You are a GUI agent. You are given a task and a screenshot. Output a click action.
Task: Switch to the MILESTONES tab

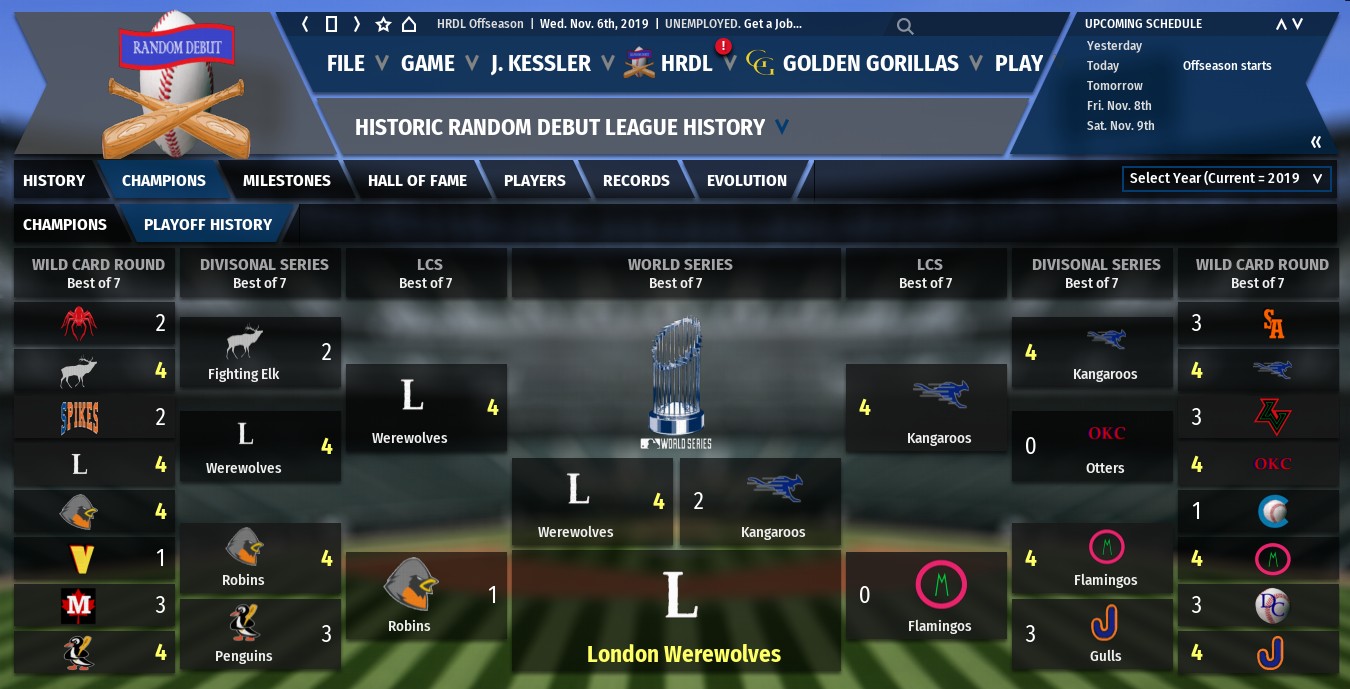(286, 181)
